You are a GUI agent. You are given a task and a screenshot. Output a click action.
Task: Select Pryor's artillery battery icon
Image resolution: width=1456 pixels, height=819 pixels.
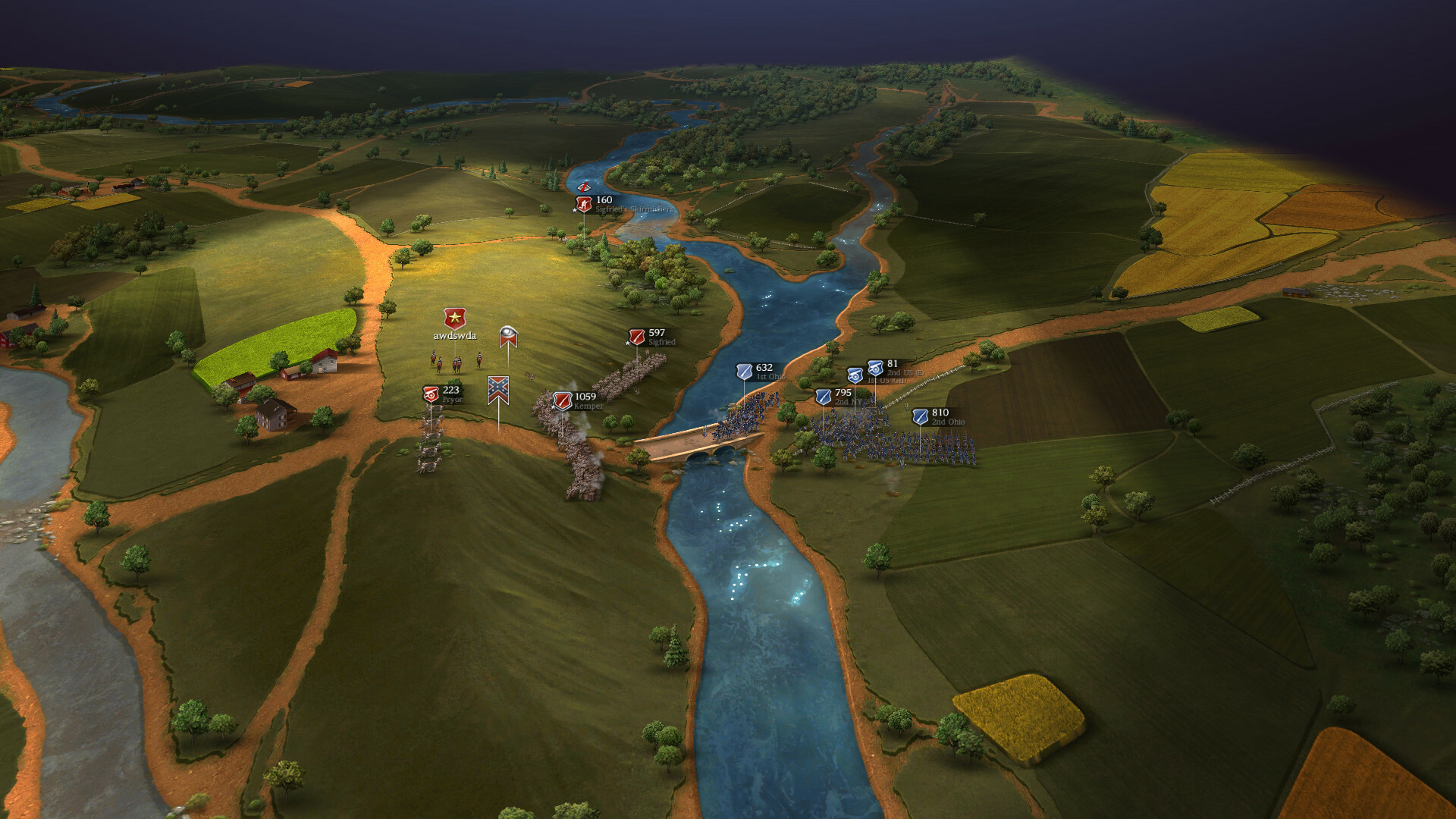coord(431,394)
